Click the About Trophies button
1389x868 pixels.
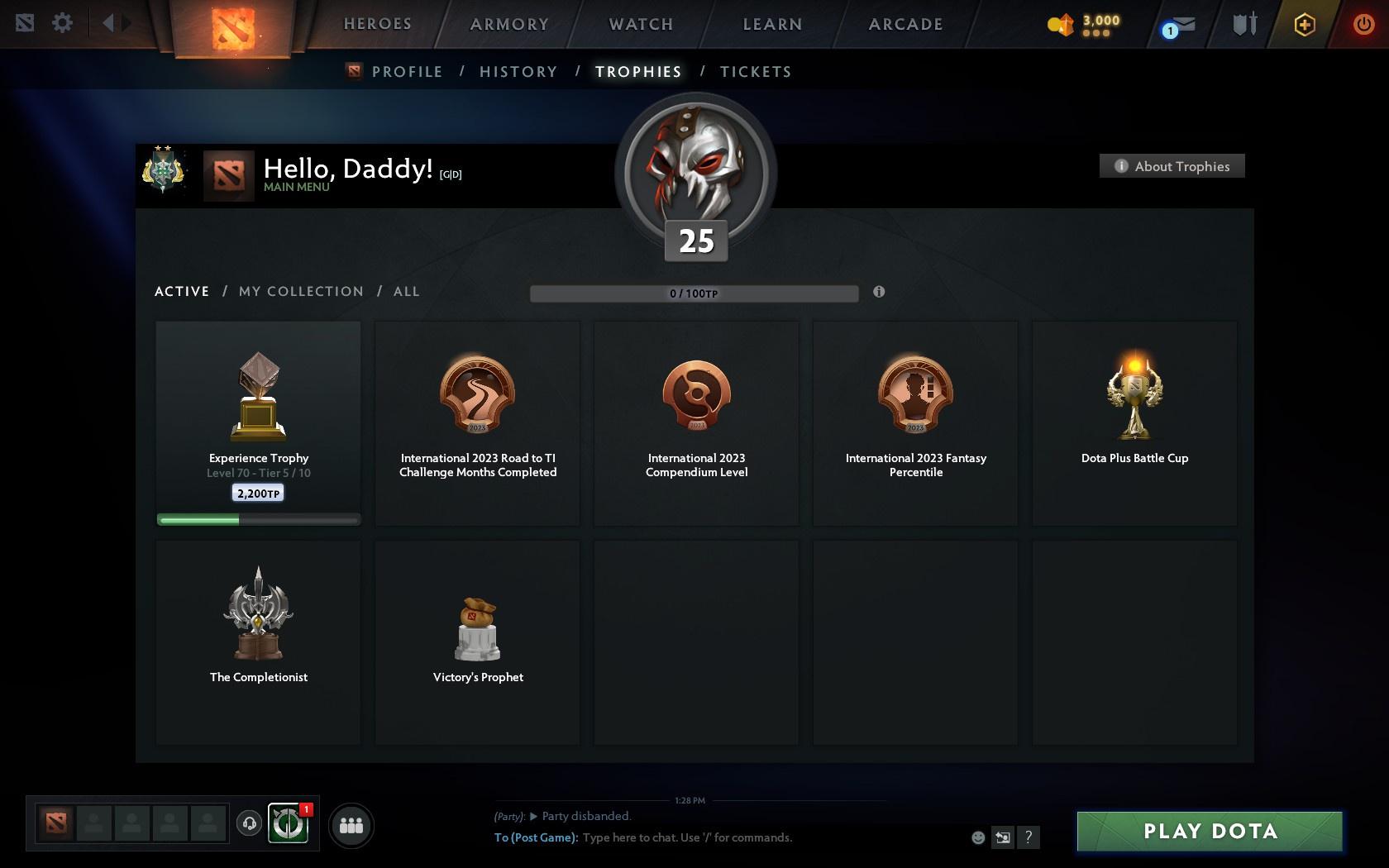pos(1171,165)
